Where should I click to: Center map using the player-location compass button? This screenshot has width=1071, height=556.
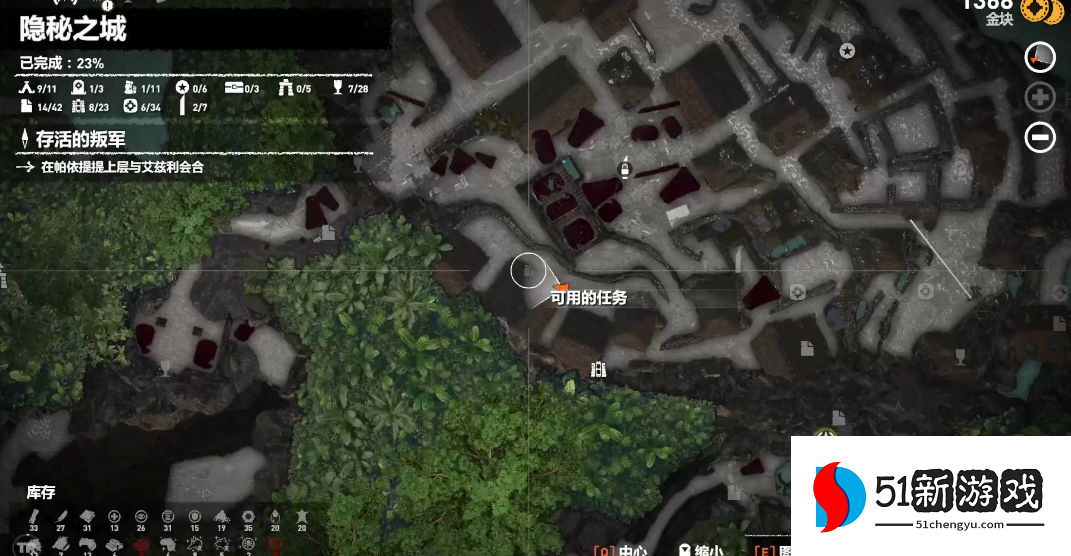click(1040, 57)
